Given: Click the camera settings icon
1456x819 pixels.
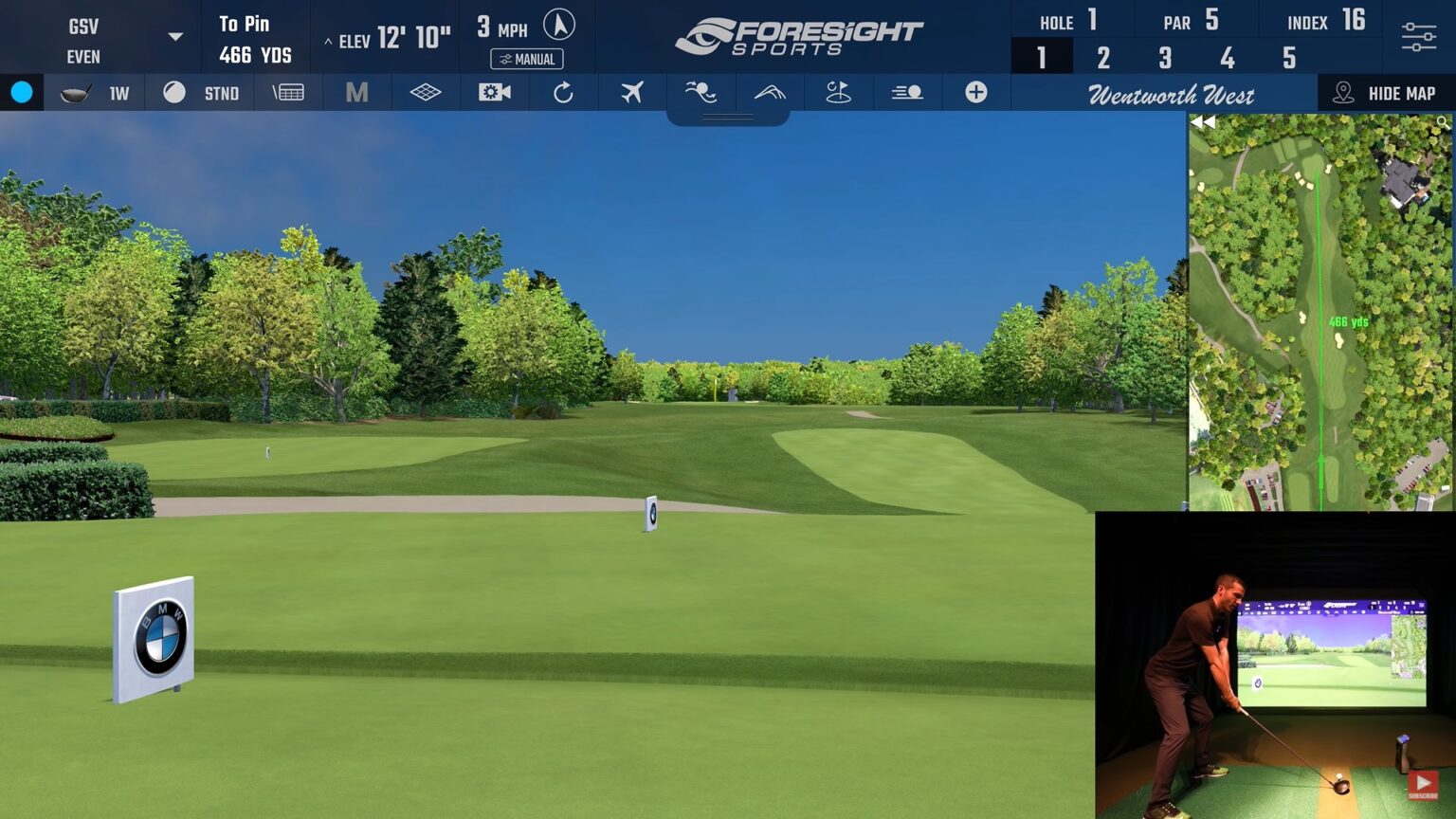Looking at the screenshot, I should tap(494, 92).
